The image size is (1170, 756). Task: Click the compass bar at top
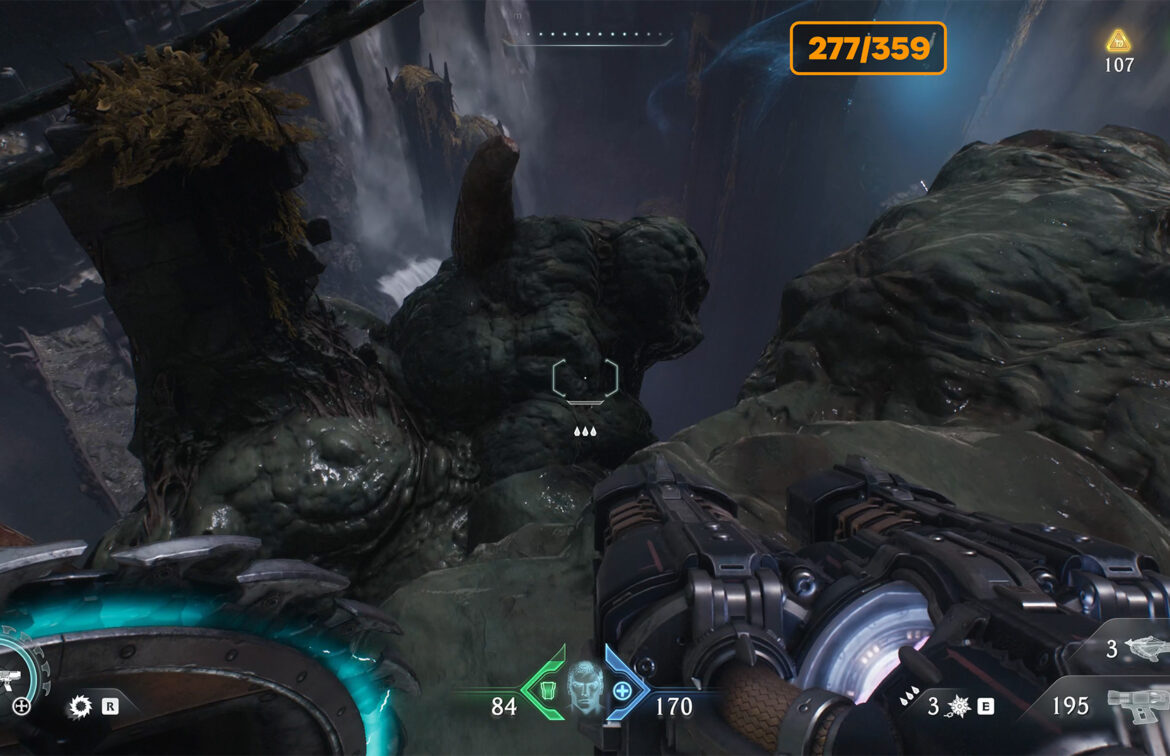coord(588,36)
